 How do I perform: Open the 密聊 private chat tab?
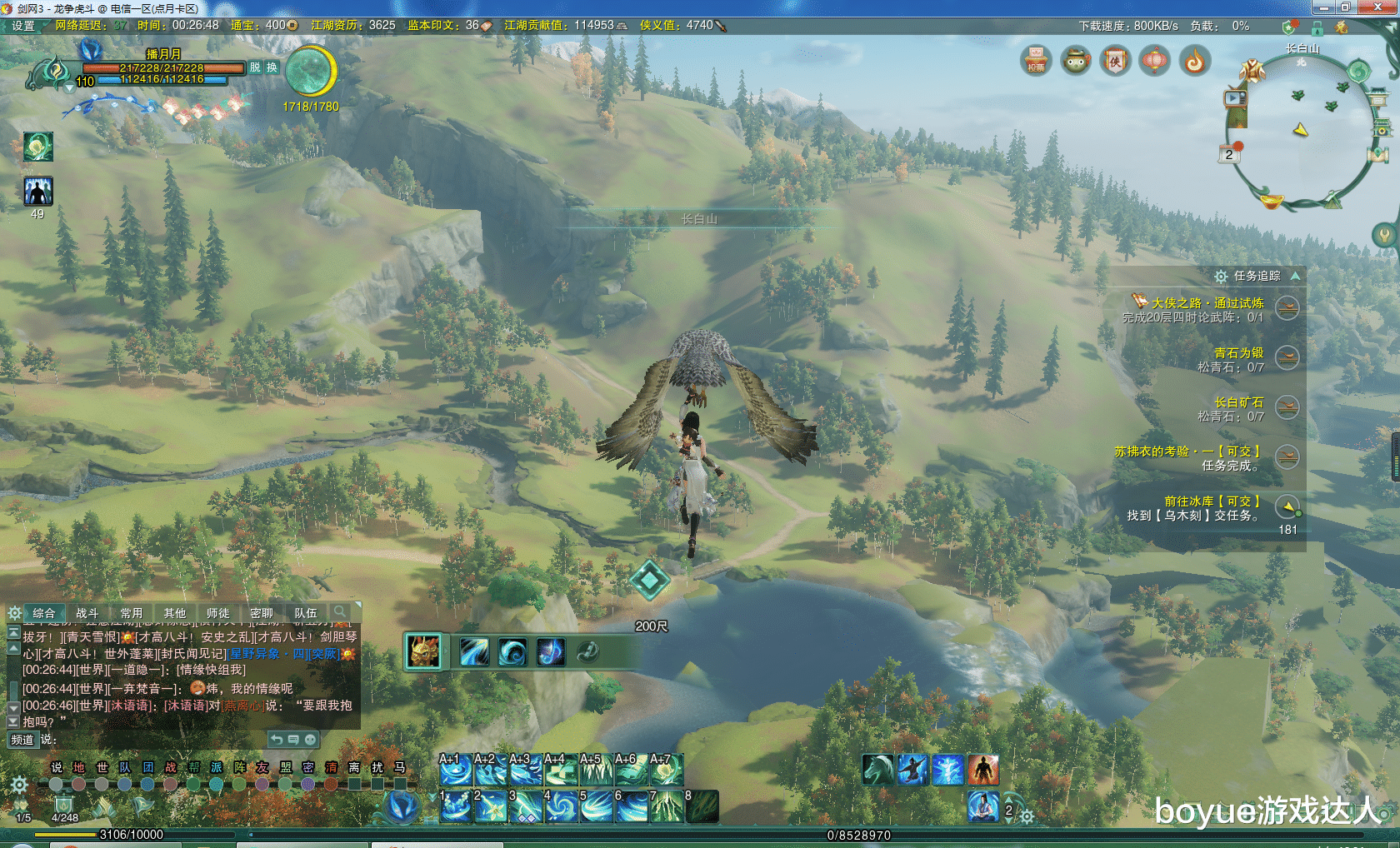click(x=262, y=613)
